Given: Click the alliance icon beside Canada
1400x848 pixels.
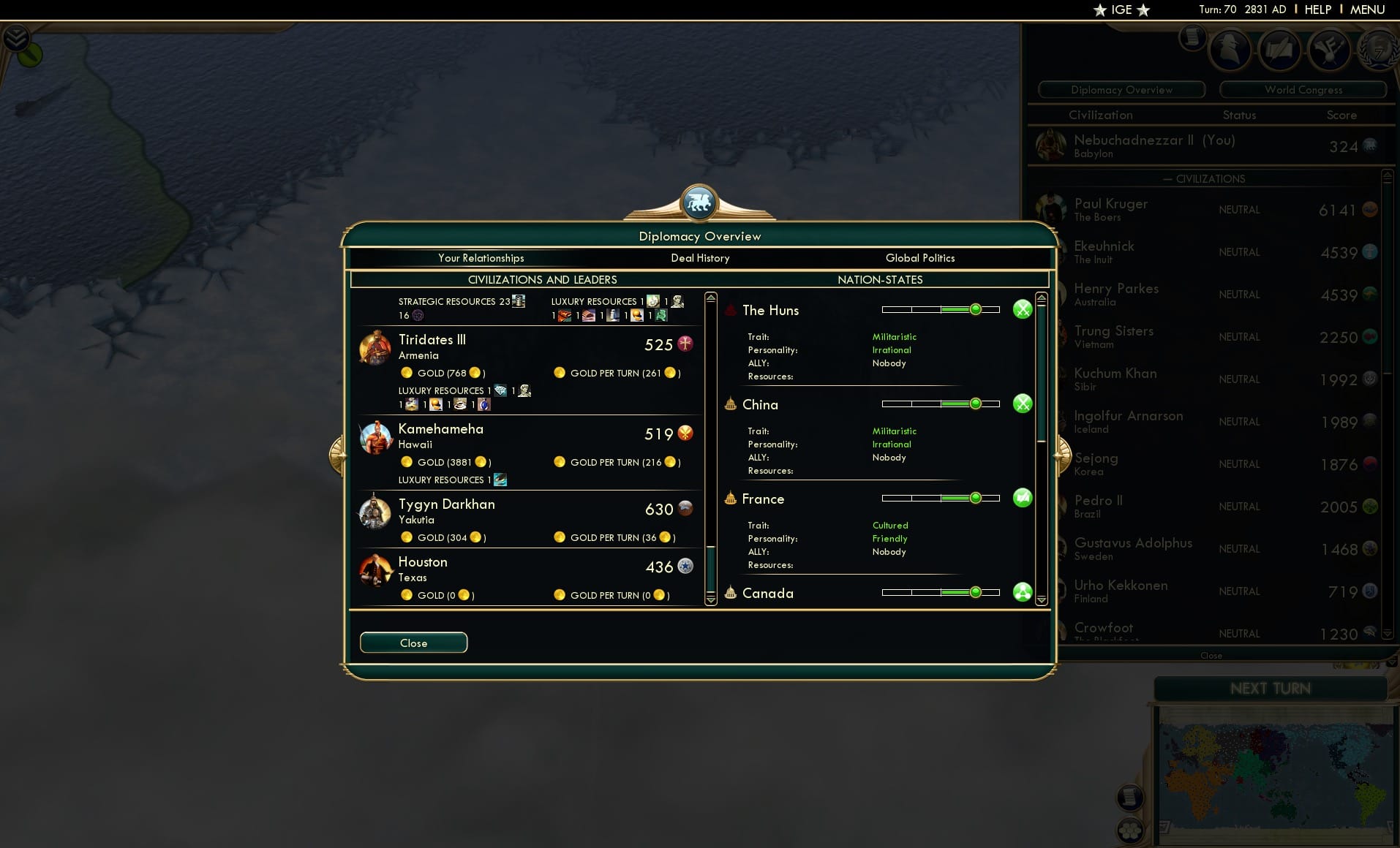Looking at the screenshot, I should (1023, 592).
